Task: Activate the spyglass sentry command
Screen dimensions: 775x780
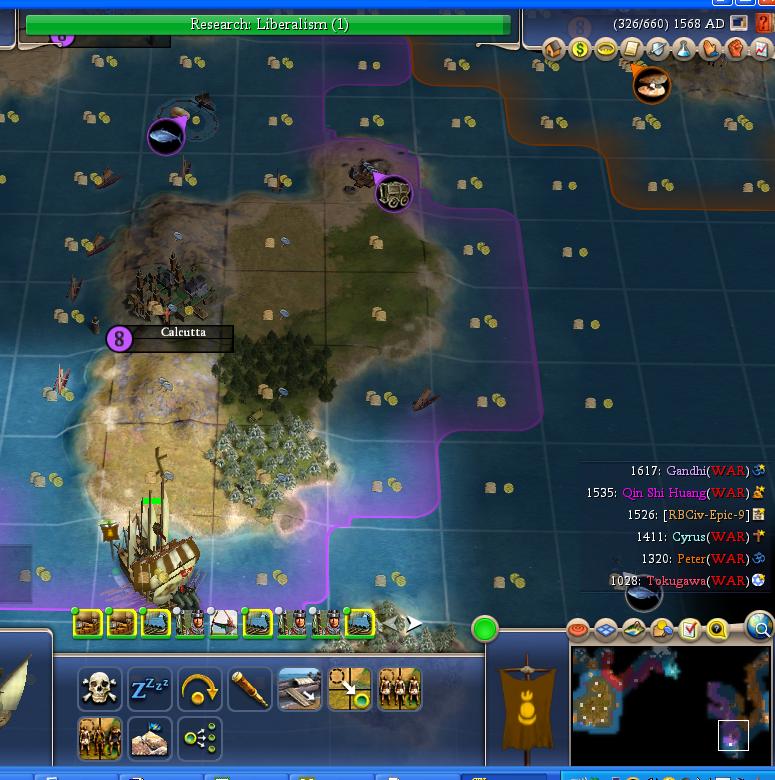Action: pos(250,690)
